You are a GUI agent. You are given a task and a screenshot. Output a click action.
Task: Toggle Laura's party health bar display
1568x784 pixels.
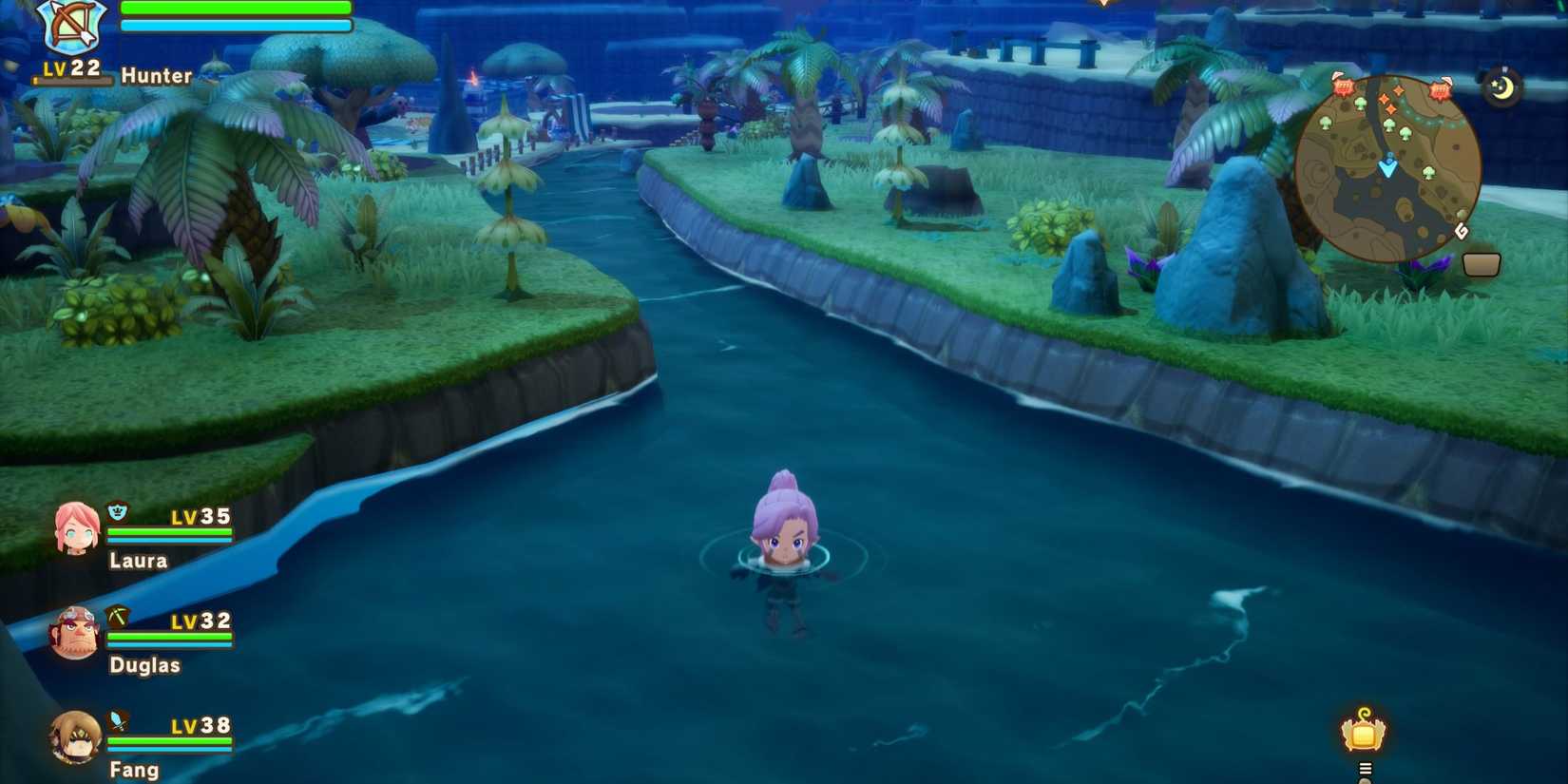tap(171, 536)
